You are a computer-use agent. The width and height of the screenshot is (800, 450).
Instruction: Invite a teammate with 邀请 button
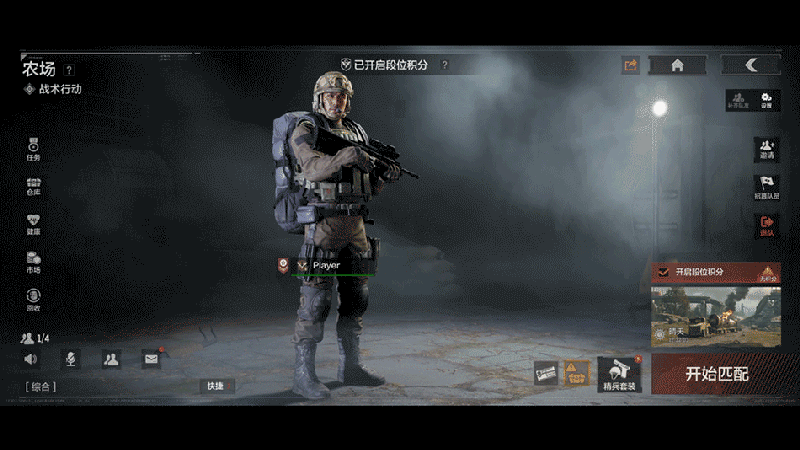(x=766, y=148)
